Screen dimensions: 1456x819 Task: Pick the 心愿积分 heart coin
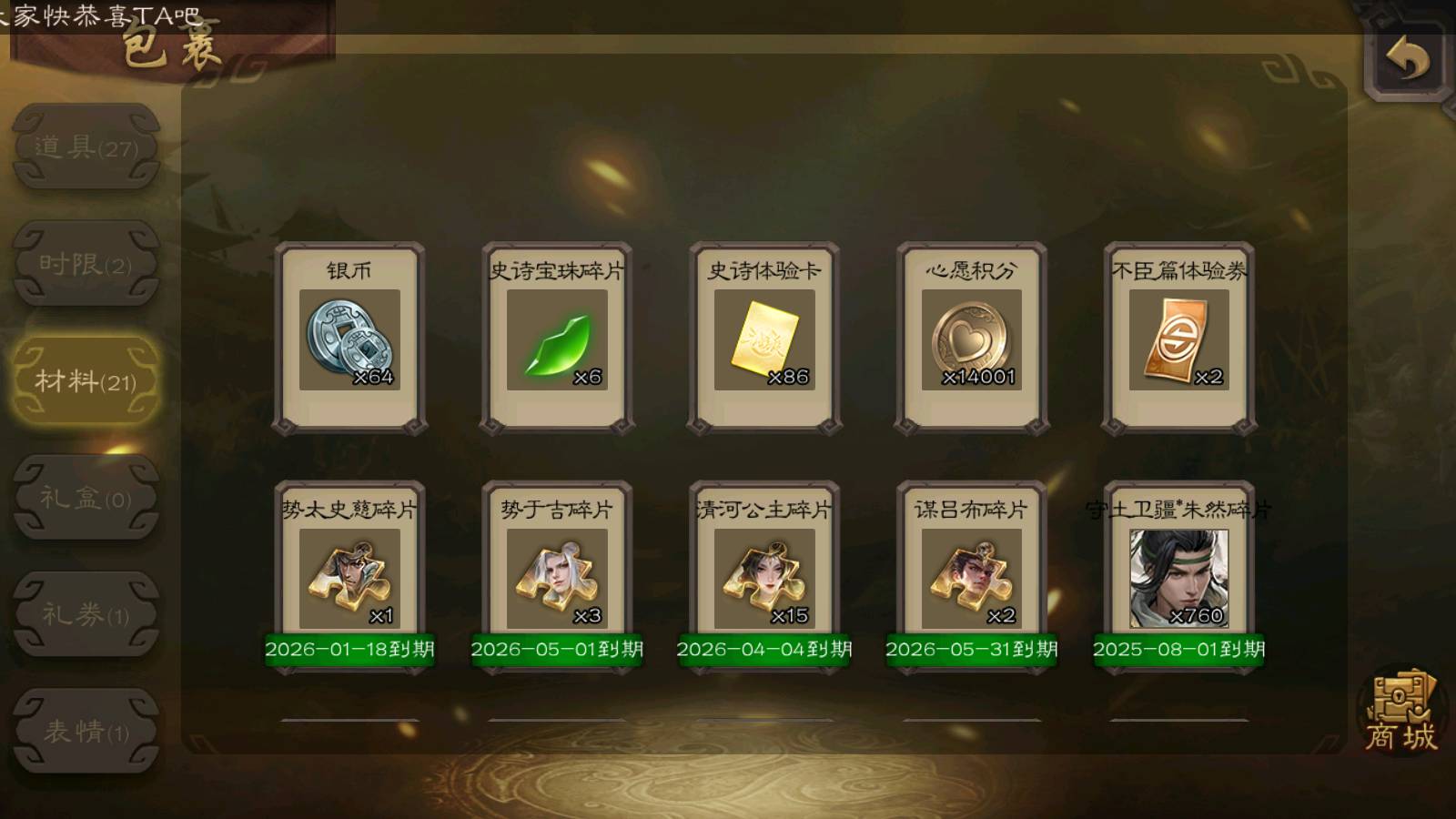click(971, 339)
